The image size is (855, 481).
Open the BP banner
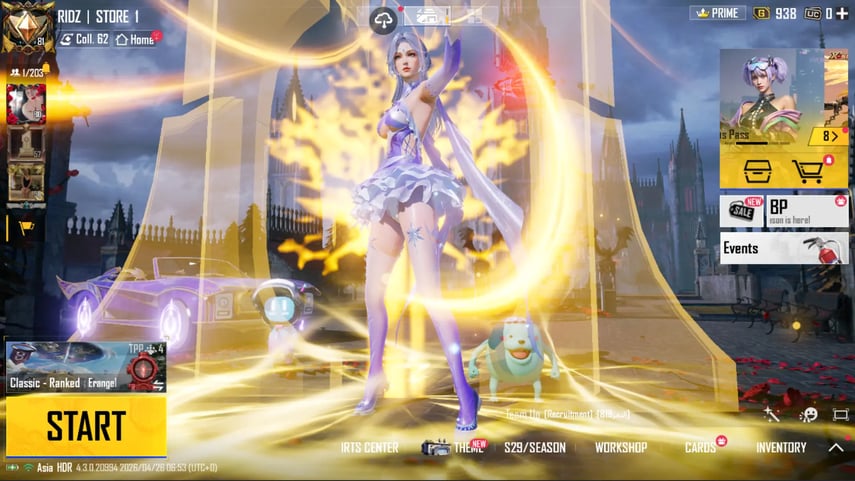pyautogui.click(x=807, y=211)
